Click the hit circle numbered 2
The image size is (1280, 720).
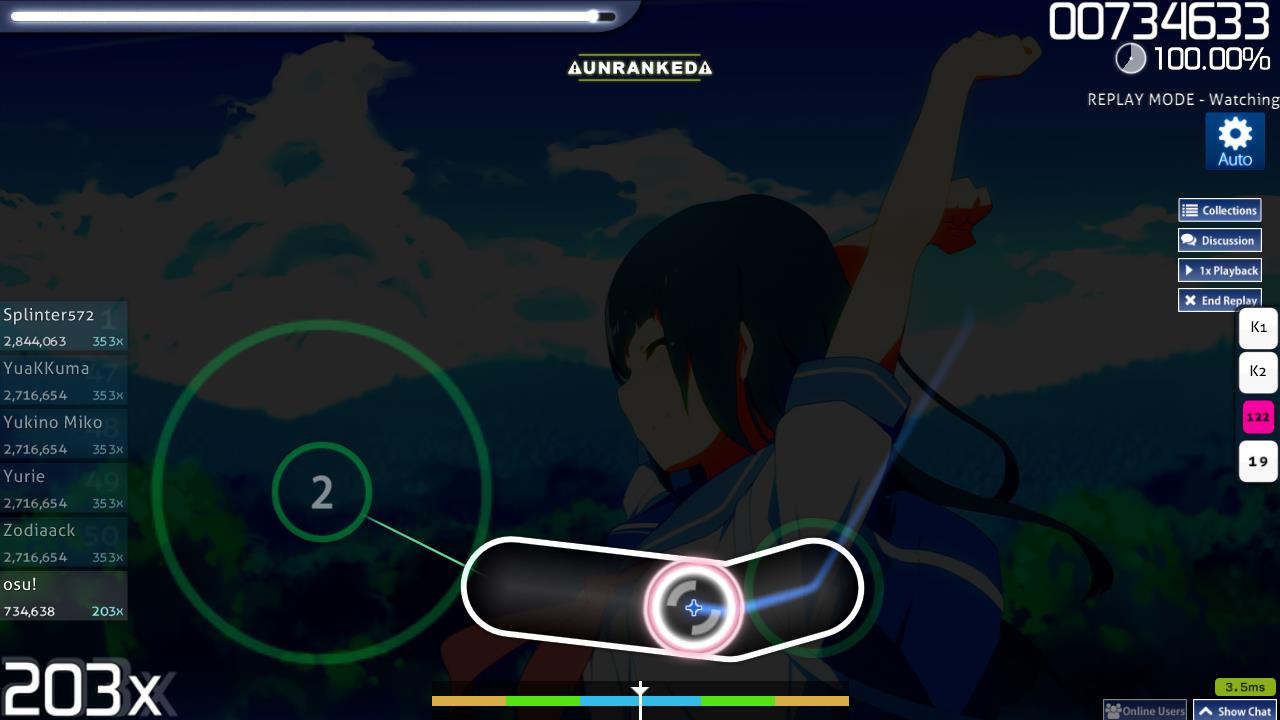[321, 492]
